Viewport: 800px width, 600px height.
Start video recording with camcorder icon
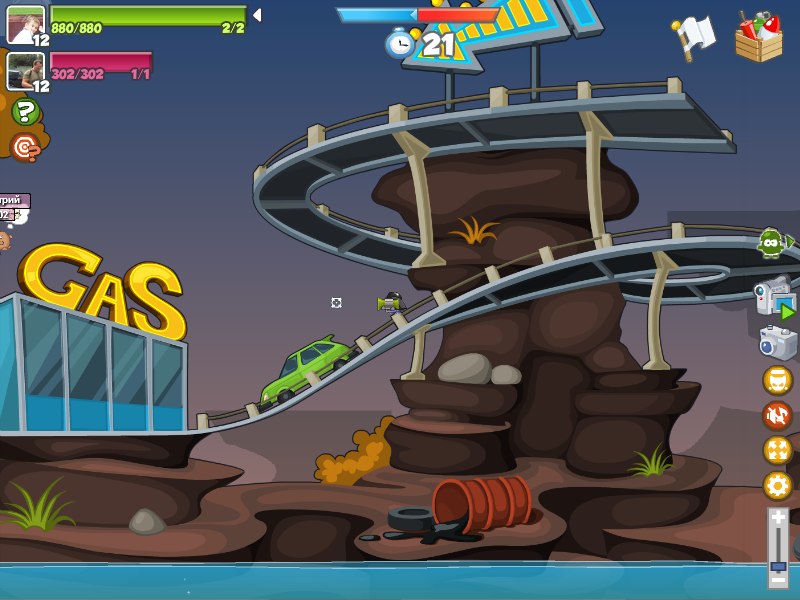tap(774, 298)
